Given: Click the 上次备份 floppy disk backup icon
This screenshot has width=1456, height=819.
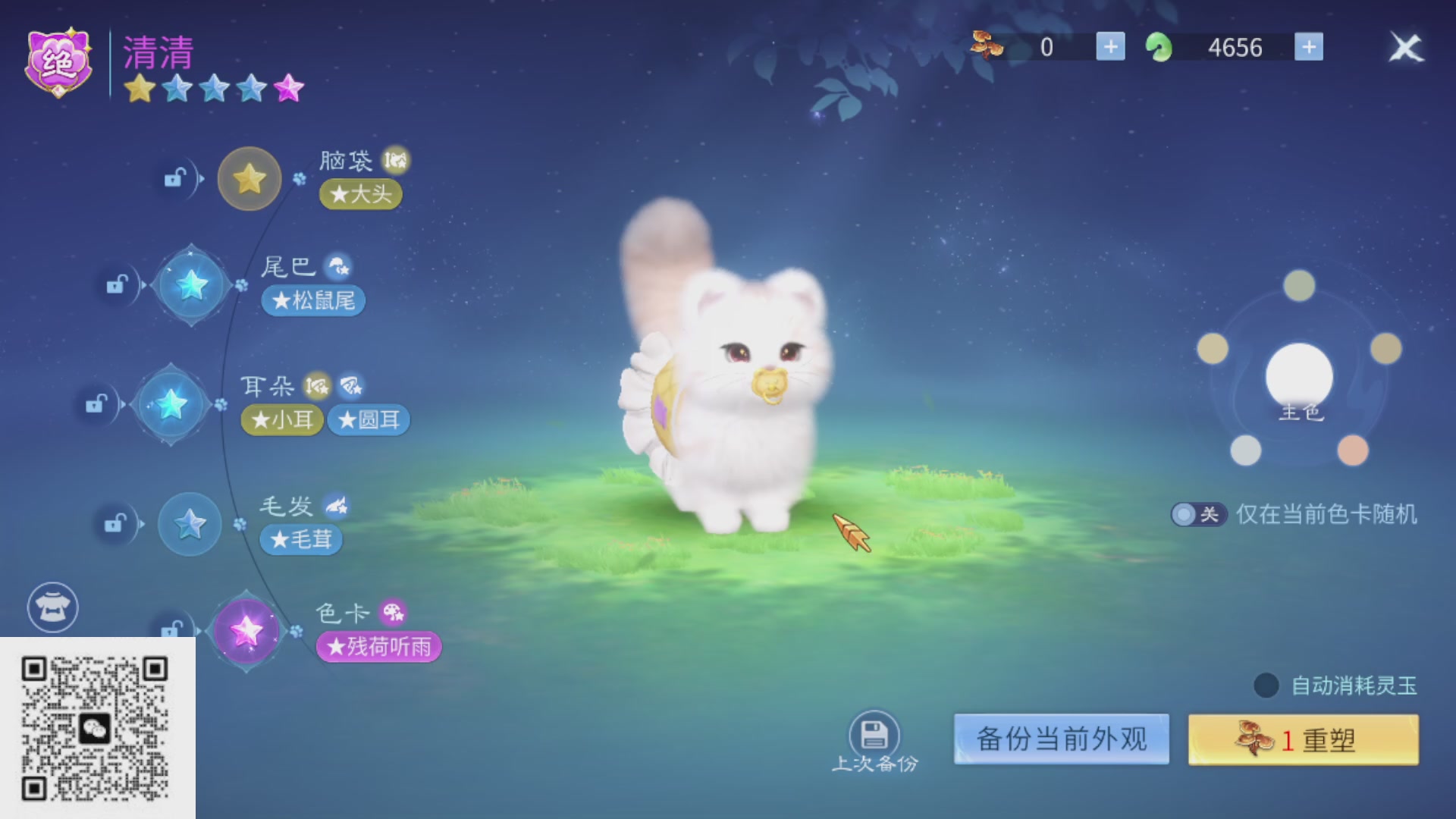Looking at the screenshot, I should (x=873, y=733).
